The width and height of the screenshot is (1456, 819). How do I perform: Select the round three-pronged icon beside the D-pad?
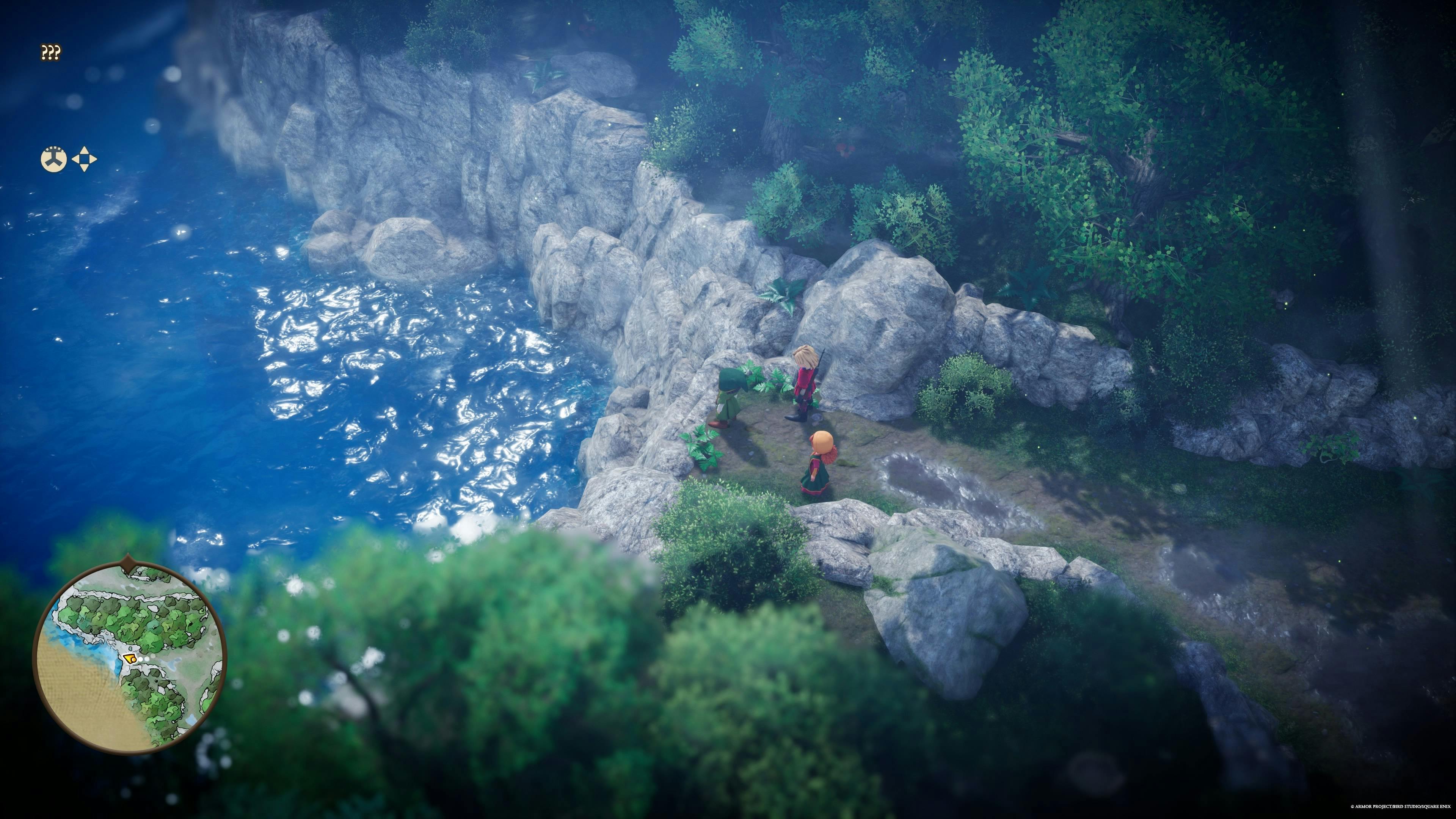(54, 159)
